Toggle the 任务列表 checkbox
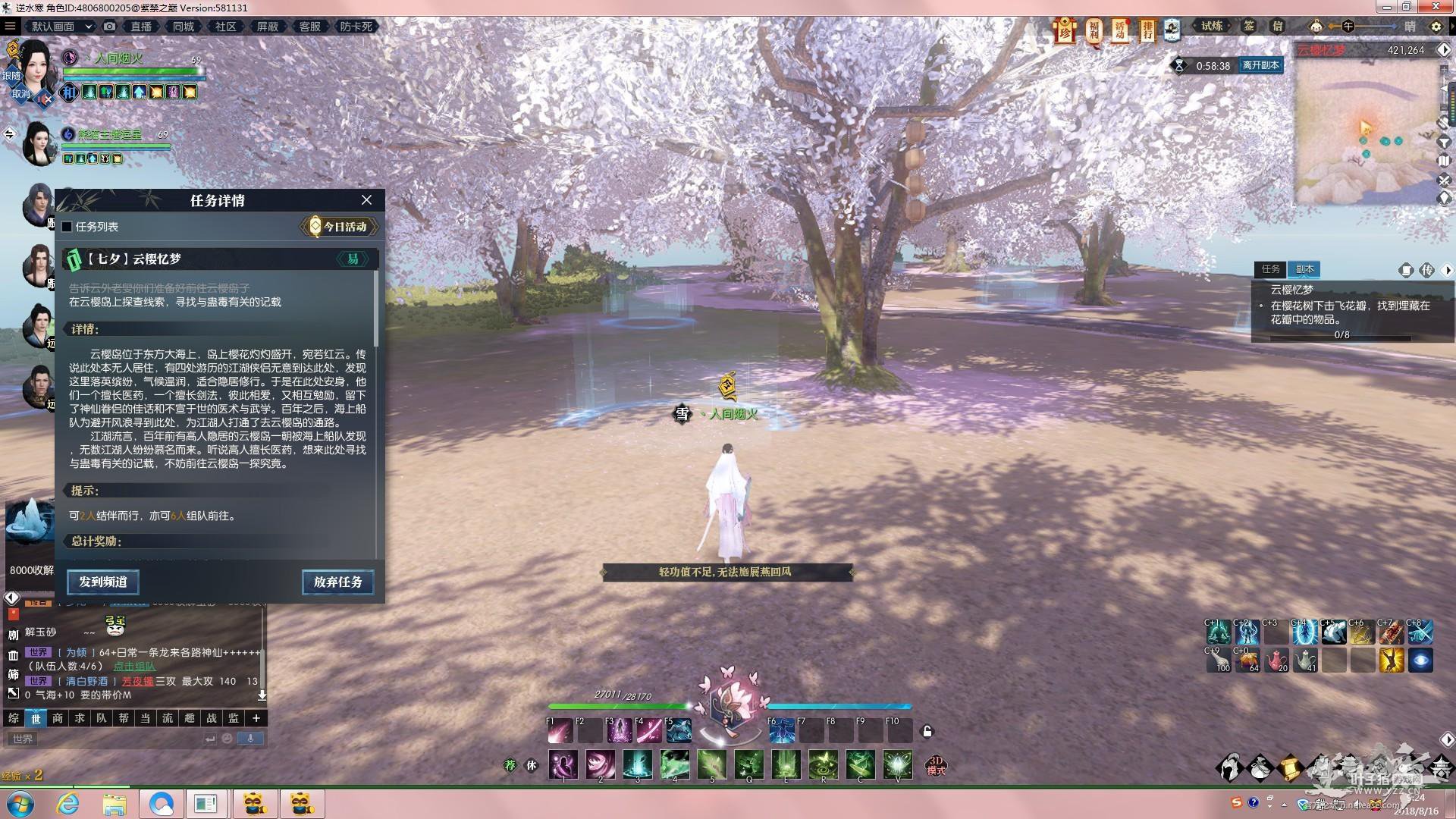This screenshot has height=819, width=1456. click(x=67, y=227)
